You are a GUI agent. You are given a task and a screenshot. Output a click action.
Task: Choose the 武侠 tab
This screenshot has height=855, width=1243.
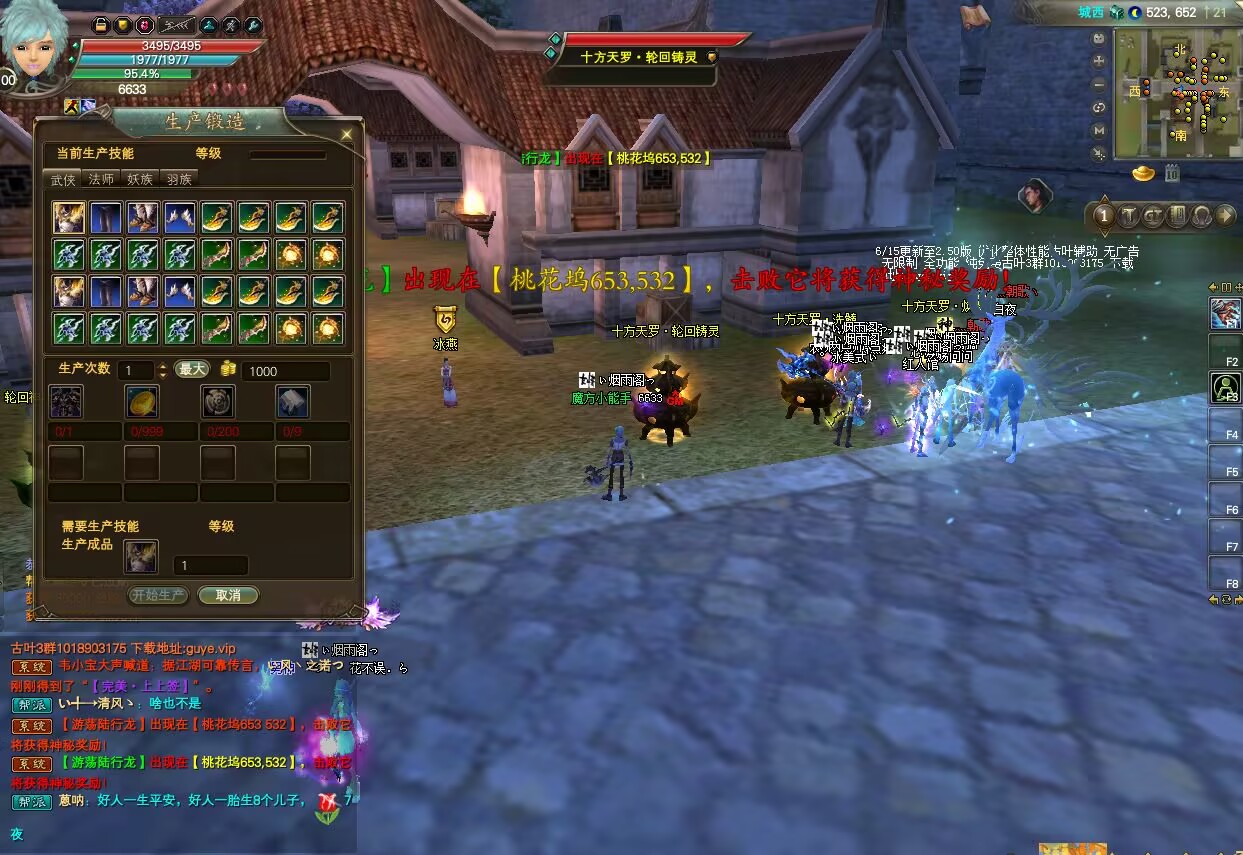[x=63, y=179]
